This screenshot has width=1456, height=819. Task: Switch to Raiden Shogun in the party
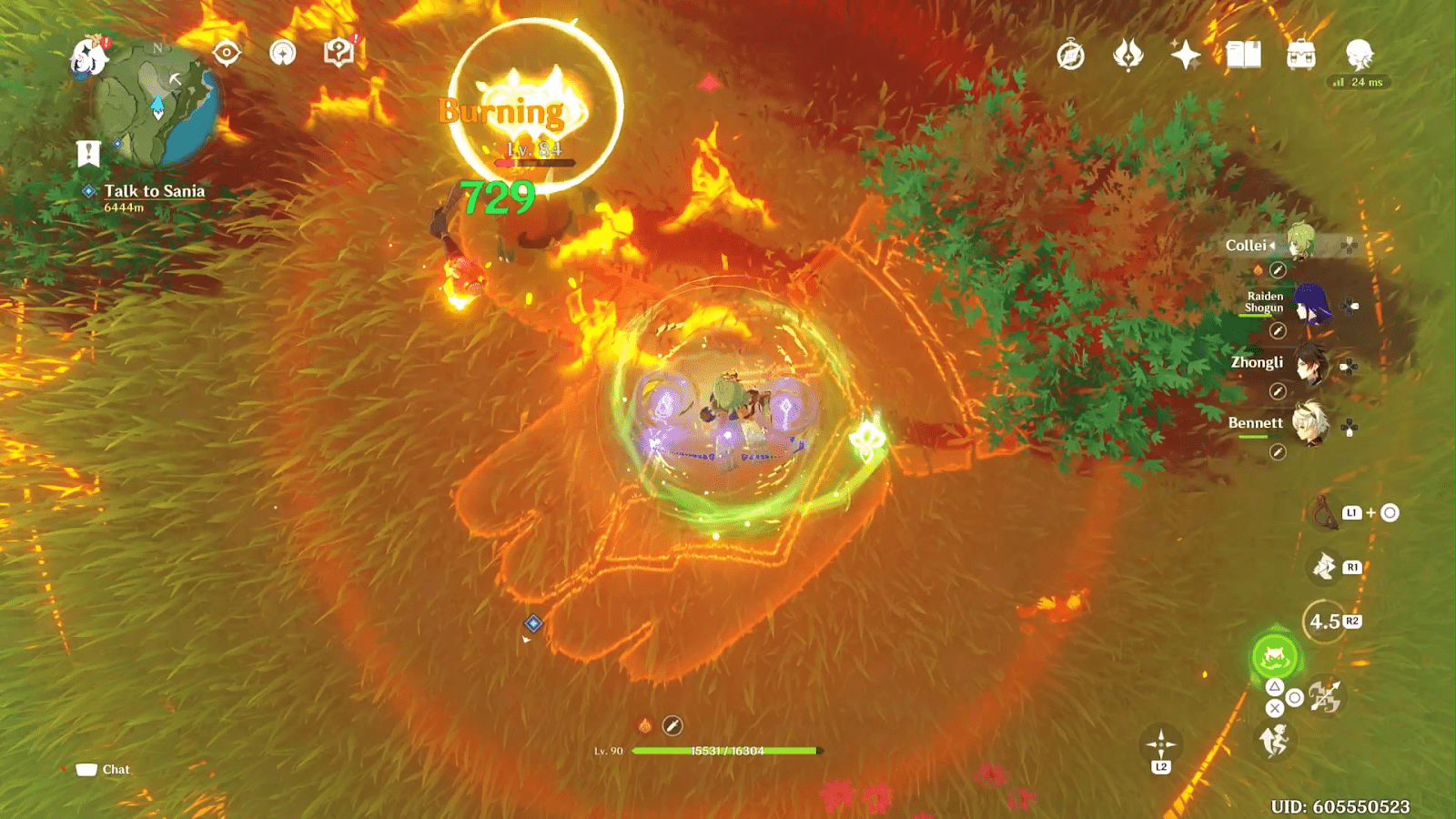pyautogui.click(x=1311, y=305)
